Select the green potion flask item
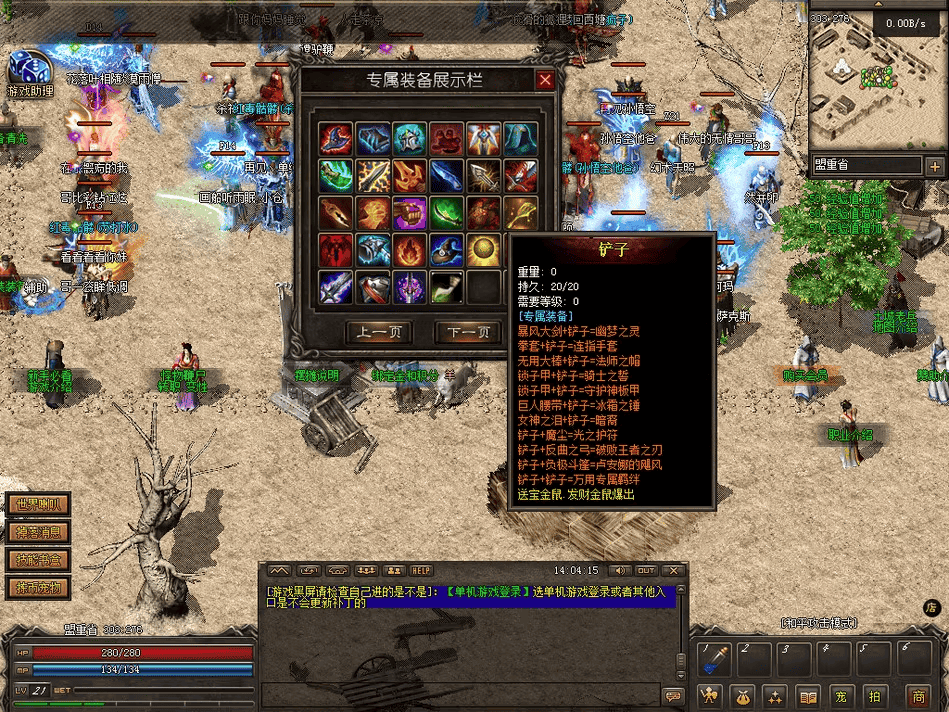 [x=446, y=287]
